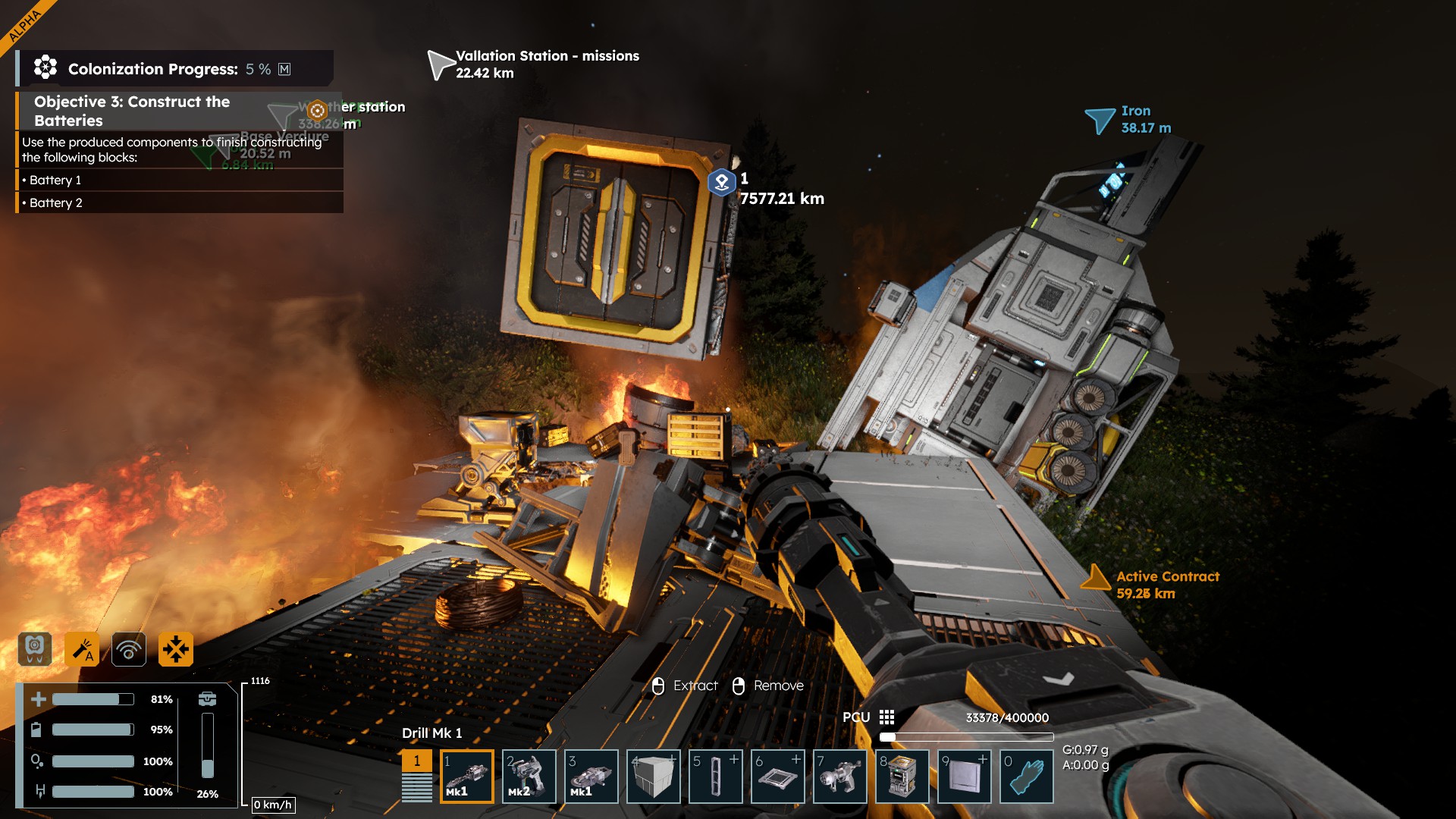Click the Objective 3 Construct the Batteries header
The width and height of the screenshot is (1456, 819).
point(132,111)
